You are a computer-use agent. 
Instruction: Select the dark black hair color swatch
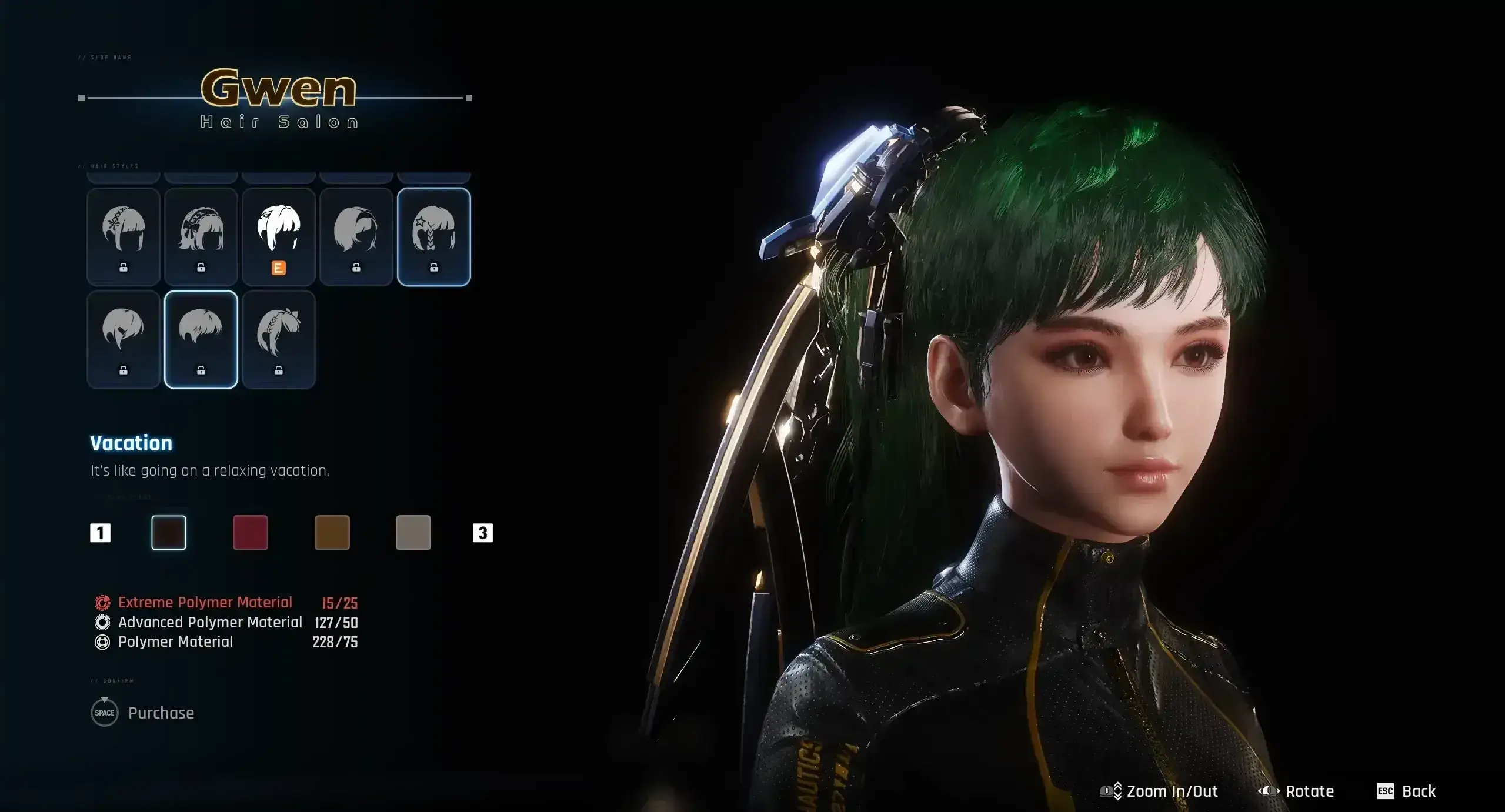[169, 533]
